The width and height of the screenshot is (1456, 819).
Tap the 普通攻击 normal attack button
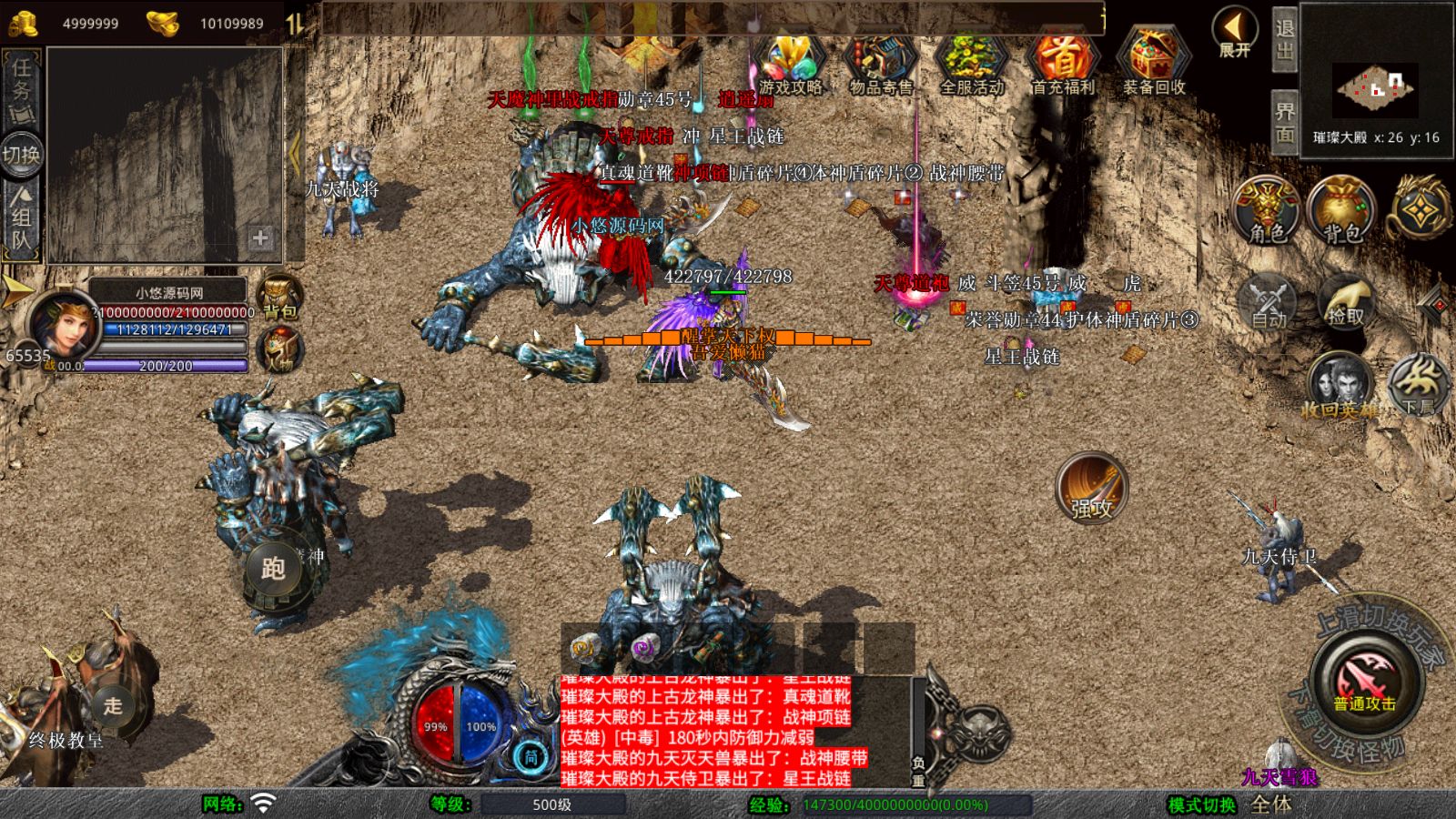1365,682
